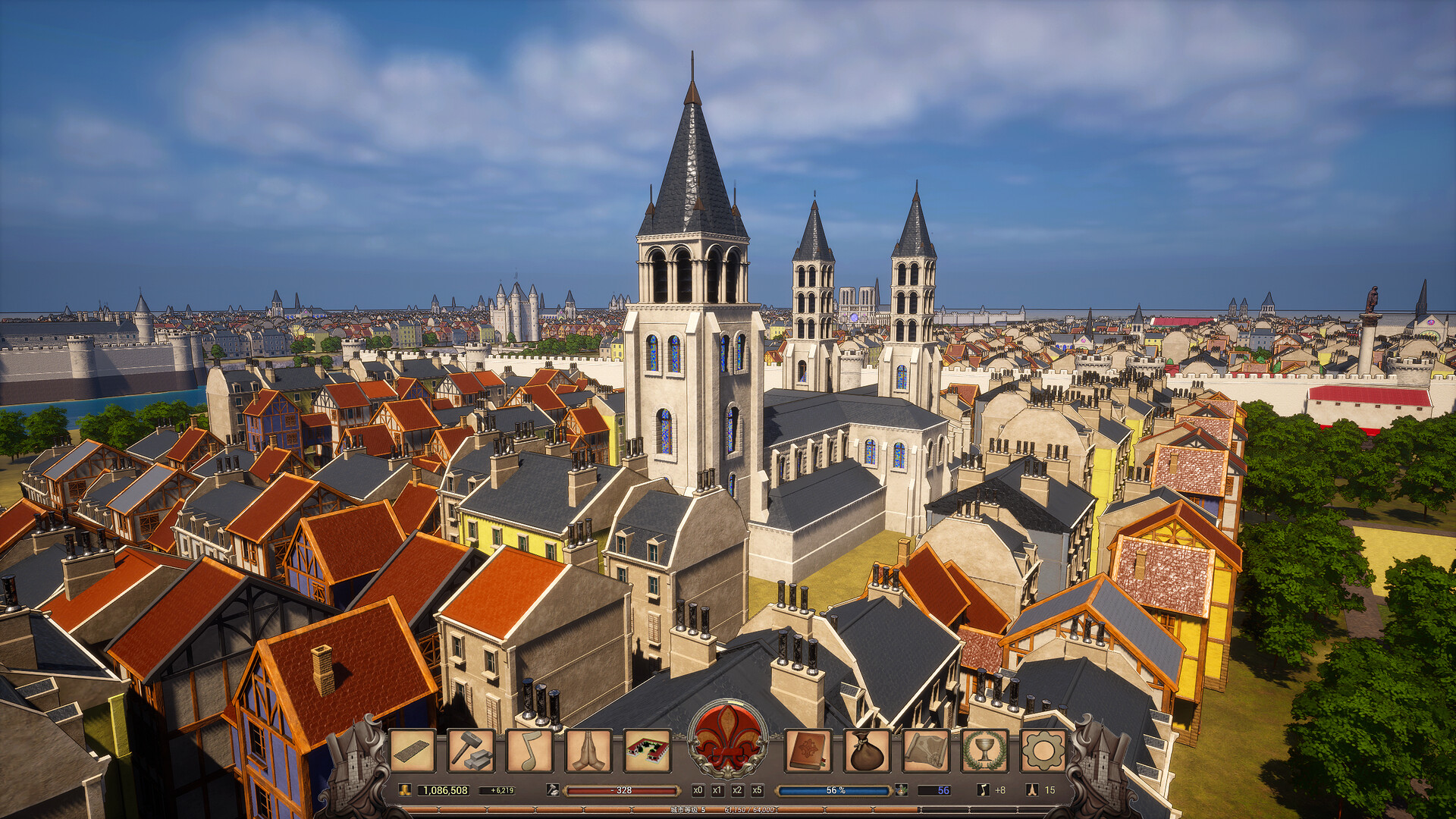Open the building menu with hammer and ingots
Viewport: 1456px width, 819px height.
(x=472, y=751)
